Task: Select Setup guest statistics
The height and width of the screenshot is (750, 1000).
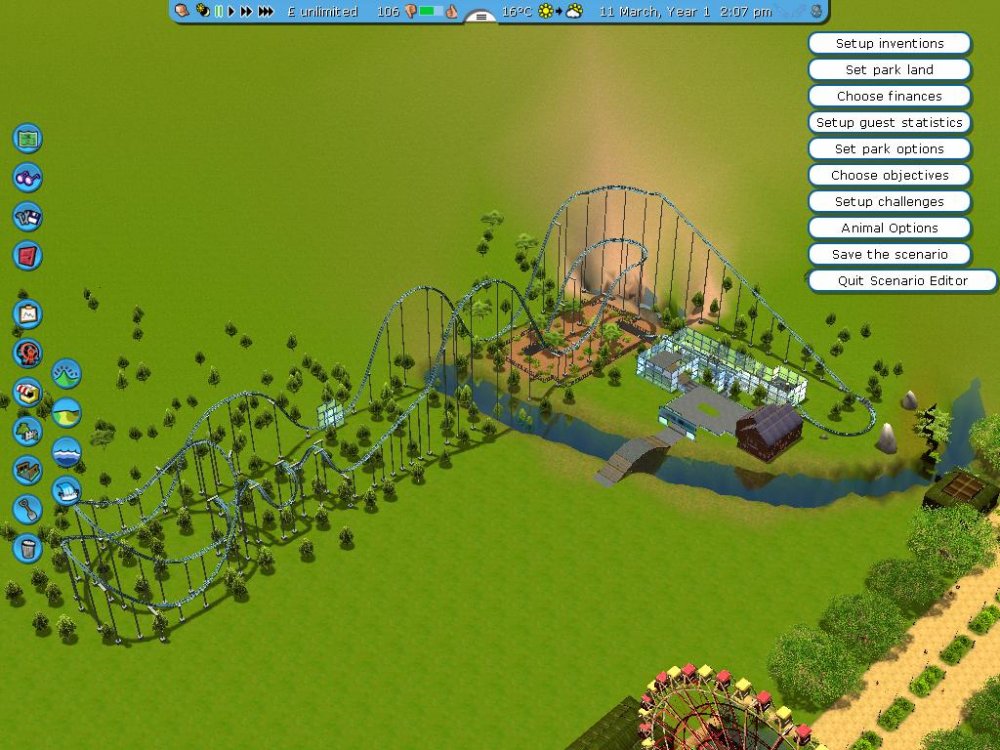Action: point(889,123)
